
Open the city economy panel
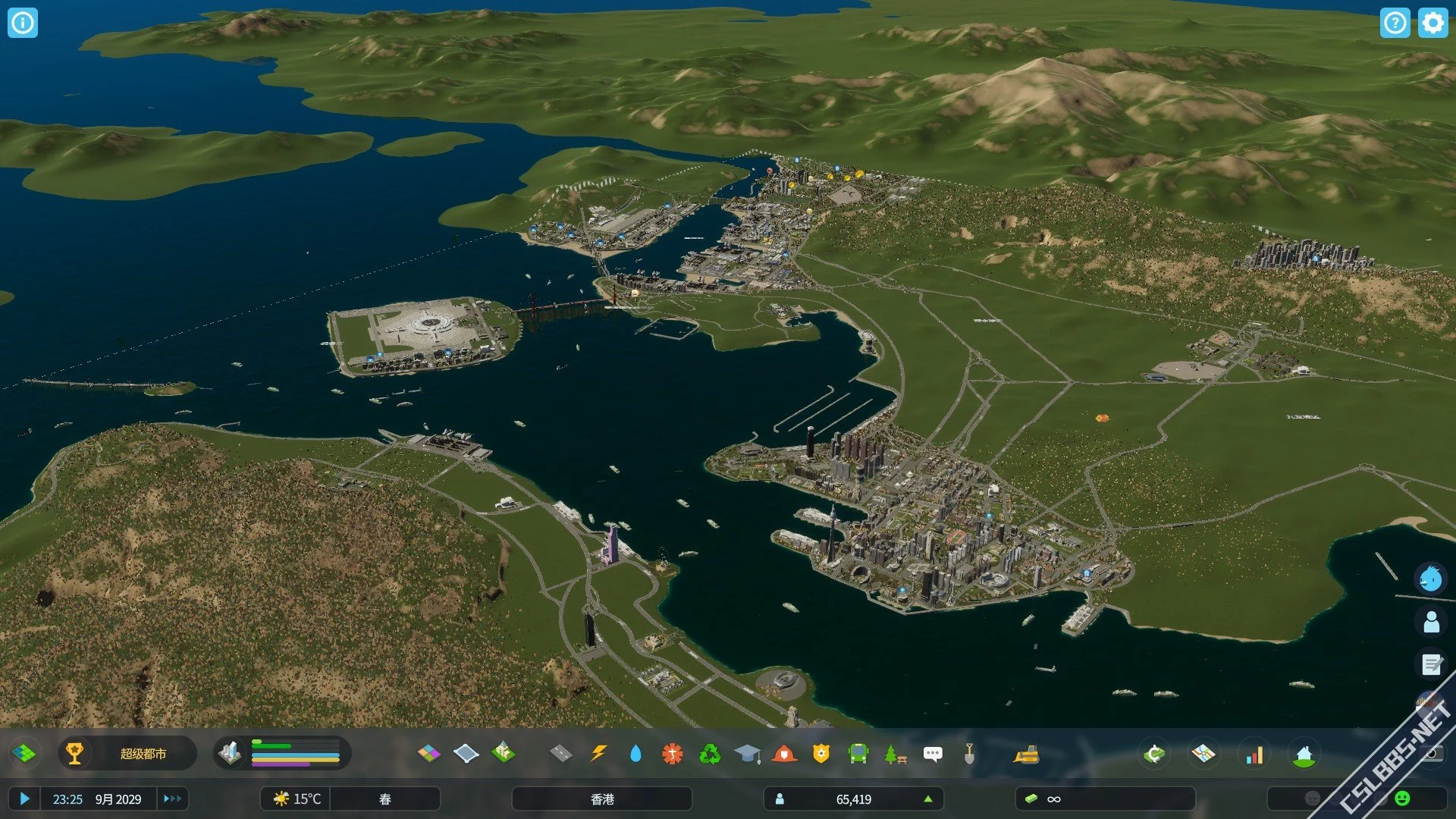pyautogui.click(x=1153, y=755)
